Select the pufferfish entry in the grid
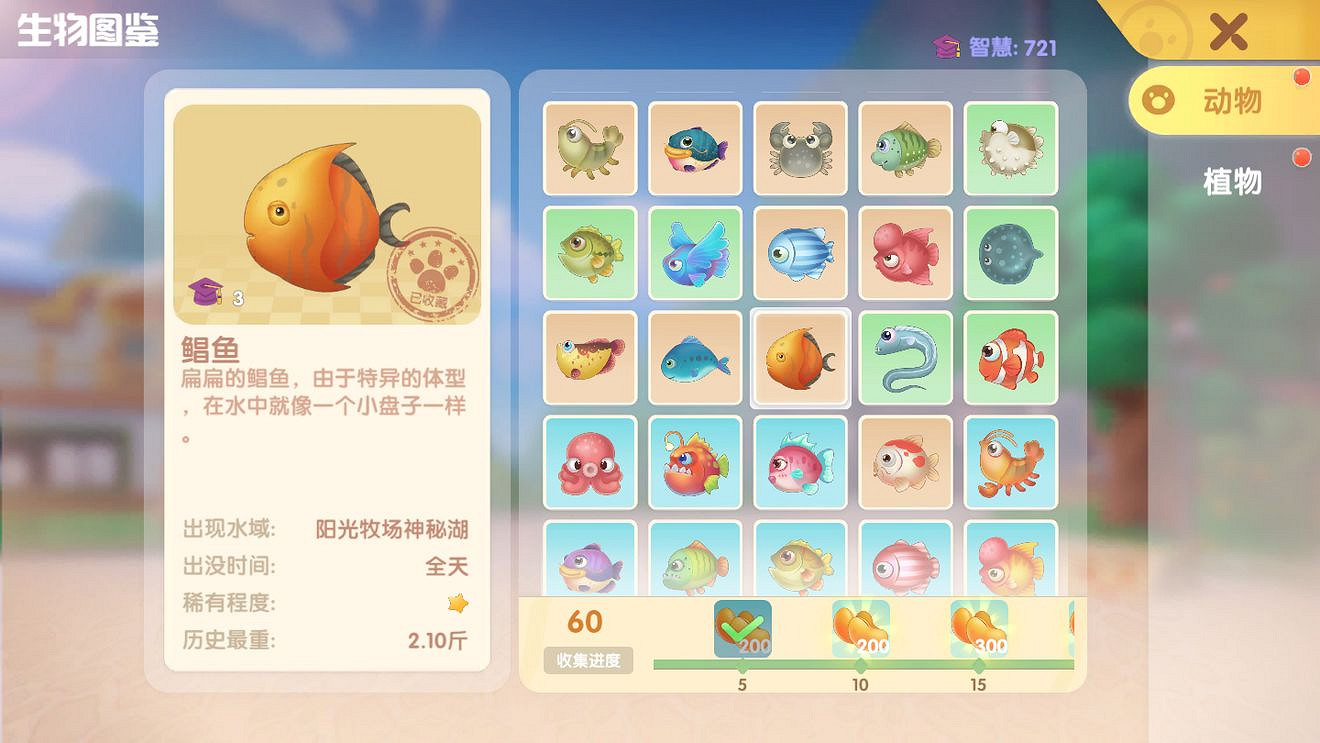The width and height of the screenshot is (1320, 743). pyautogui.click(x=1010, y=150)
